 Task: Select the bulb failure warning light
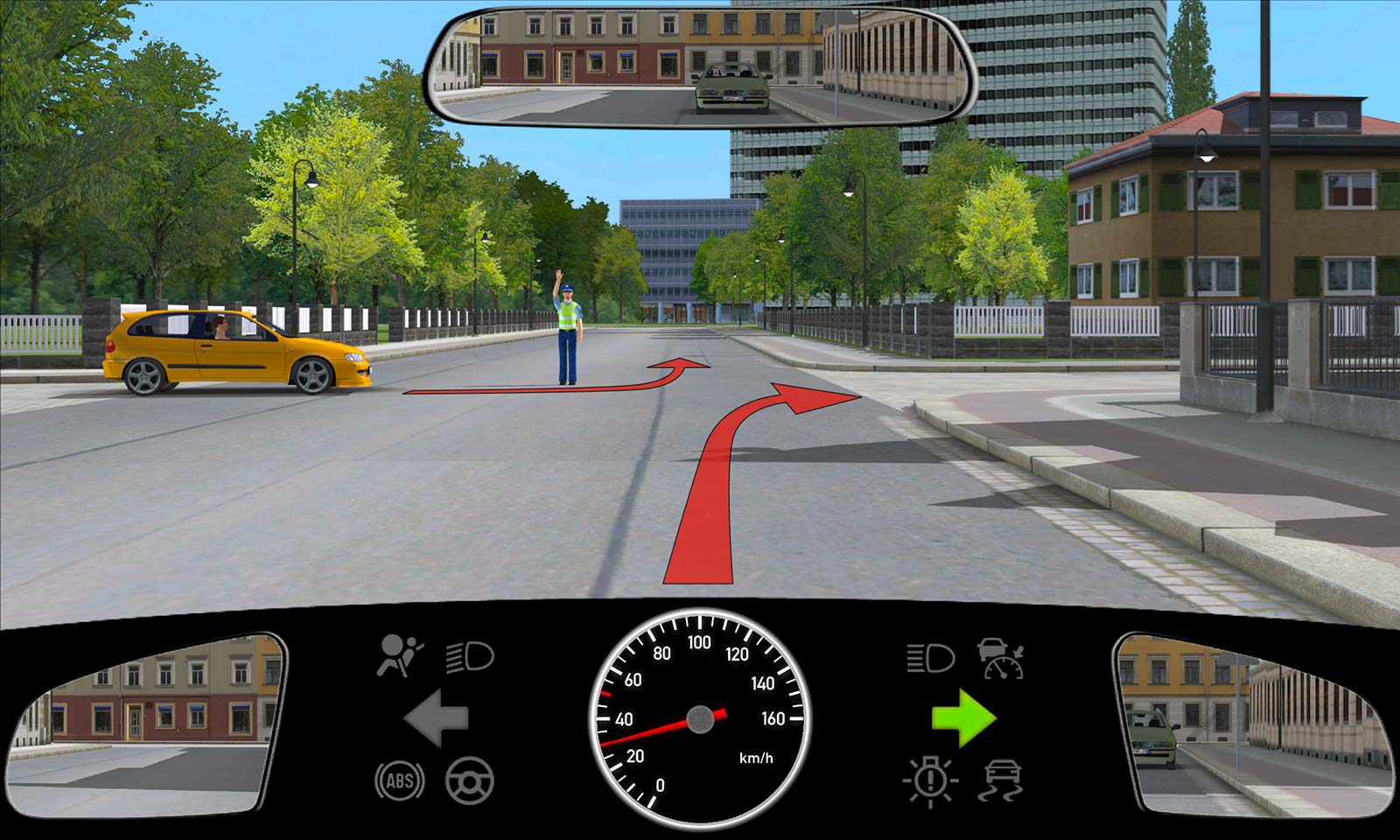pos(930,780)
